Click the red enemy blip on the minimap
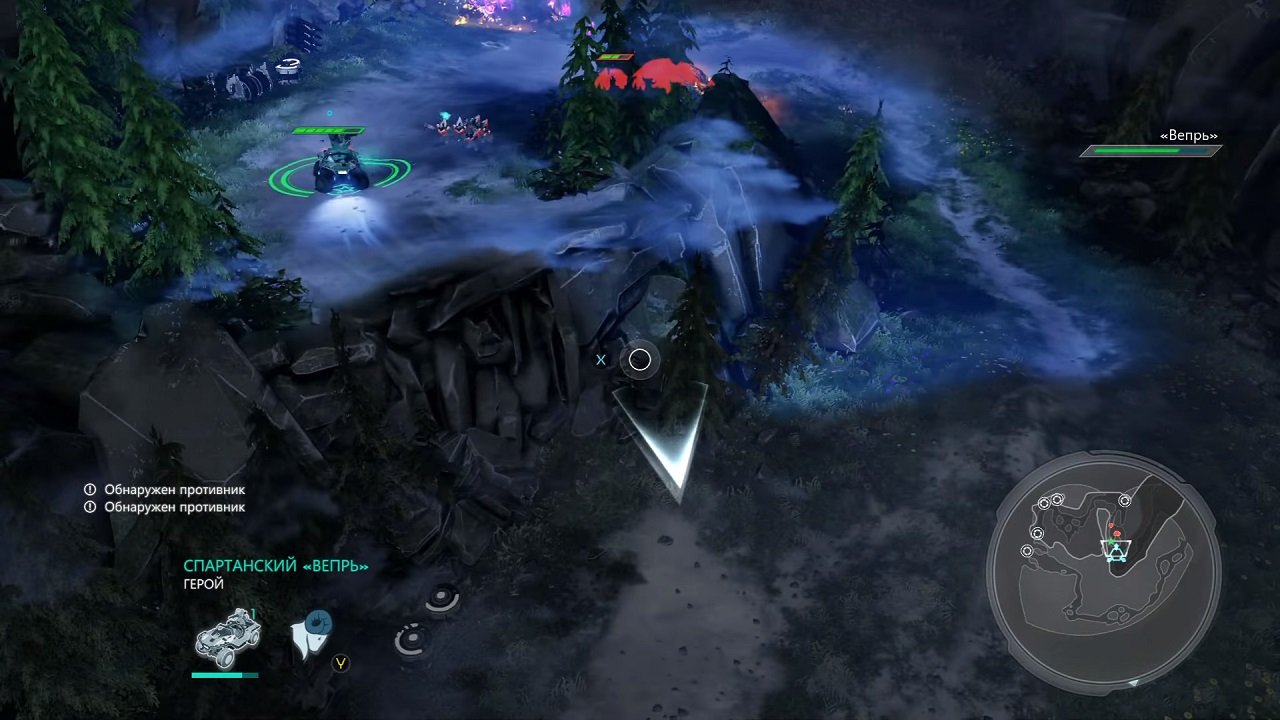The width and height of the screenshot is (1280, 720). tap(1116, 532)
